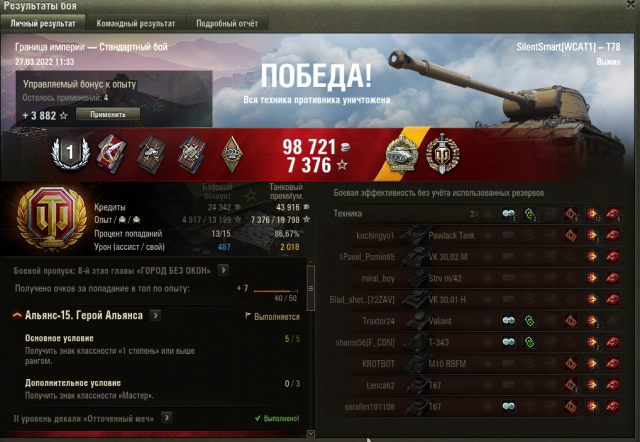Click the Применить bonus button

click(108, 115)
